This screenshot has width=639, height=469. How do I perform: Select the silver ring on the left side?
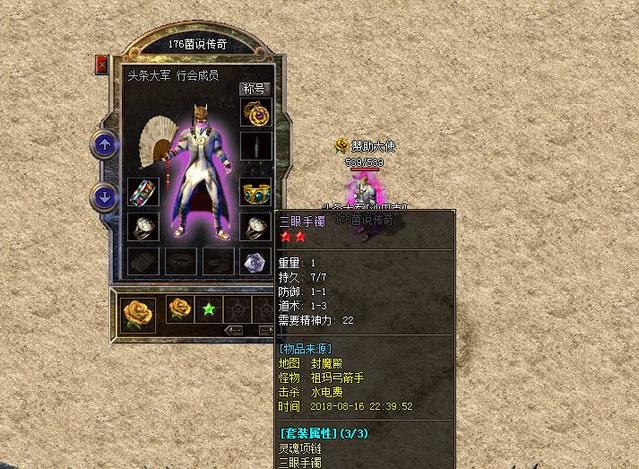coord(141,227)
